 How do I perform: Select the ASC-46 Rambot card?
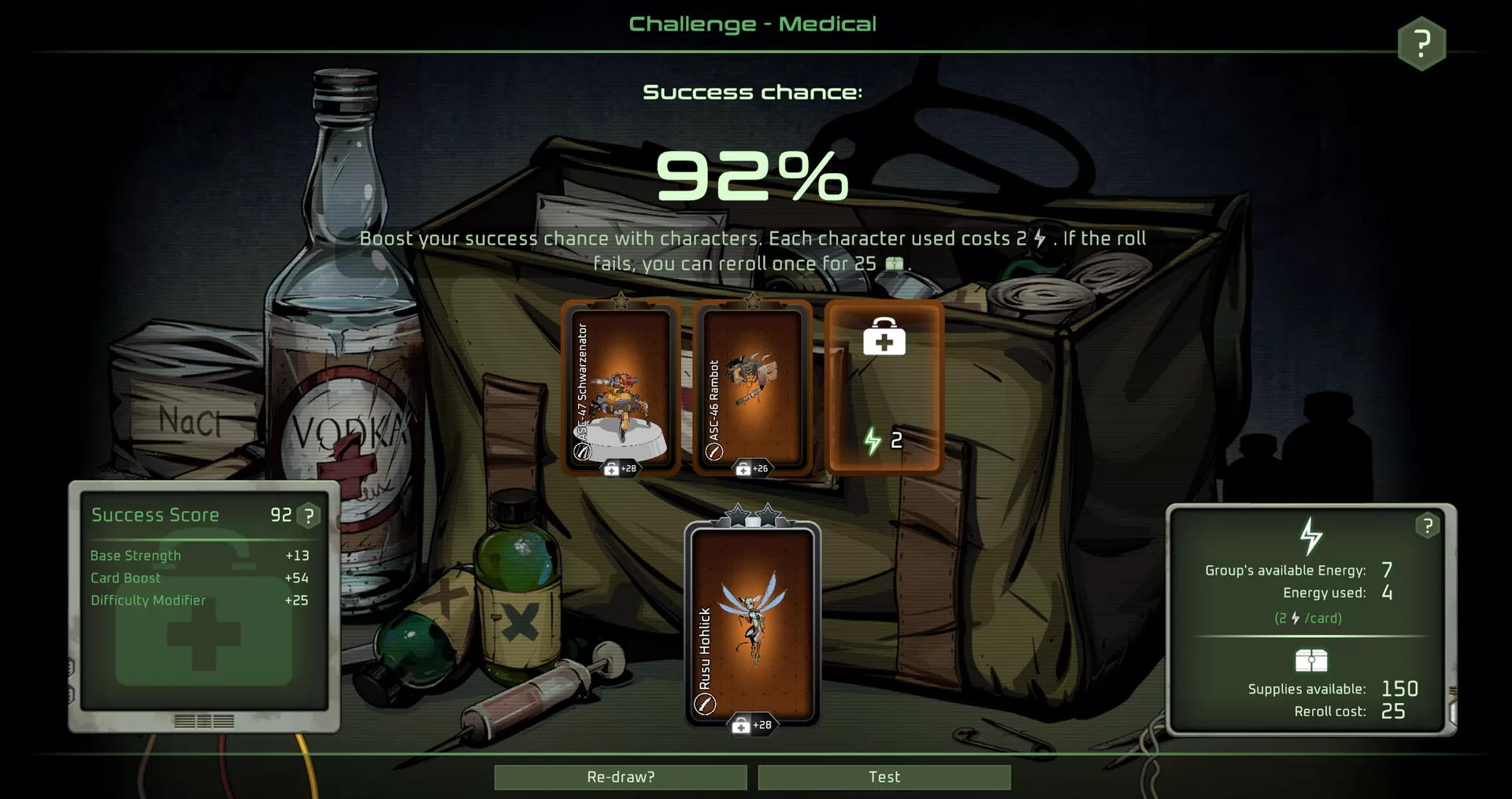point(752,387)
